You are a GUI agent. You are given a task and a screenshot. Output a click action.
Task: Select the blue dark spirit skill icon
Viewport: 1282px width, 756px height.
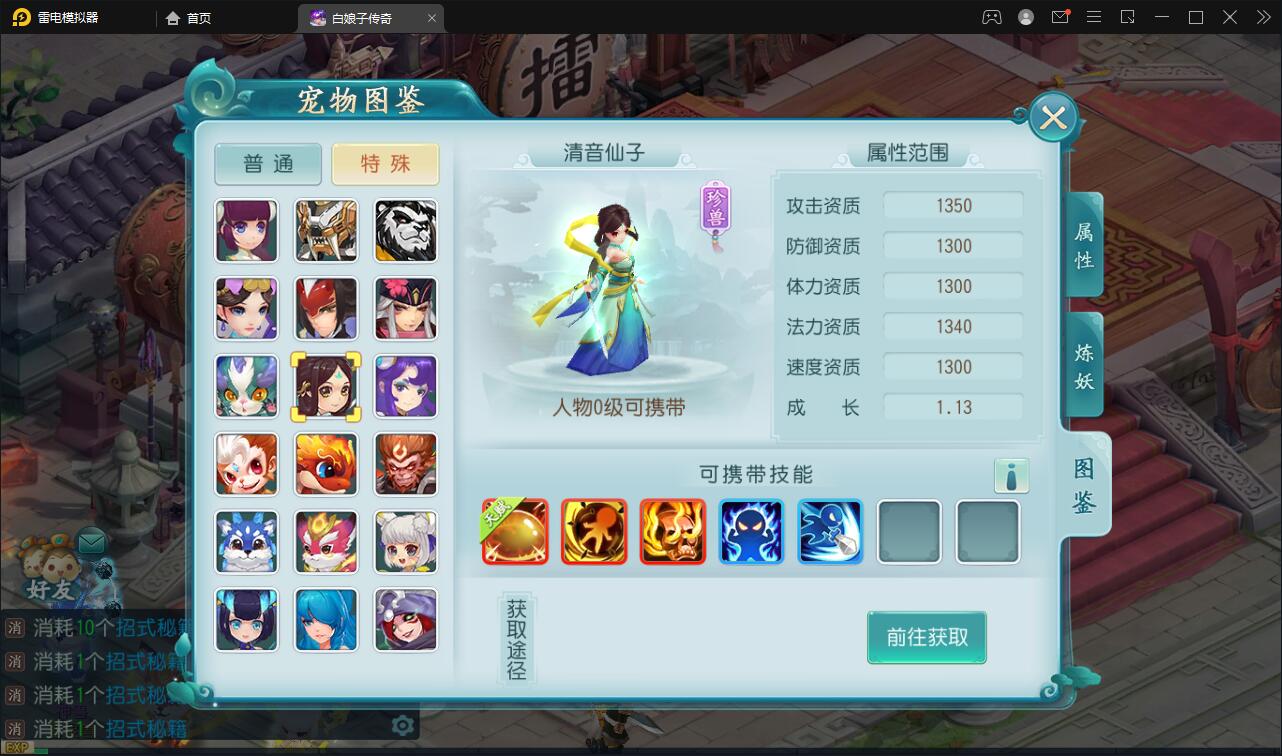[x=751, y=531]
